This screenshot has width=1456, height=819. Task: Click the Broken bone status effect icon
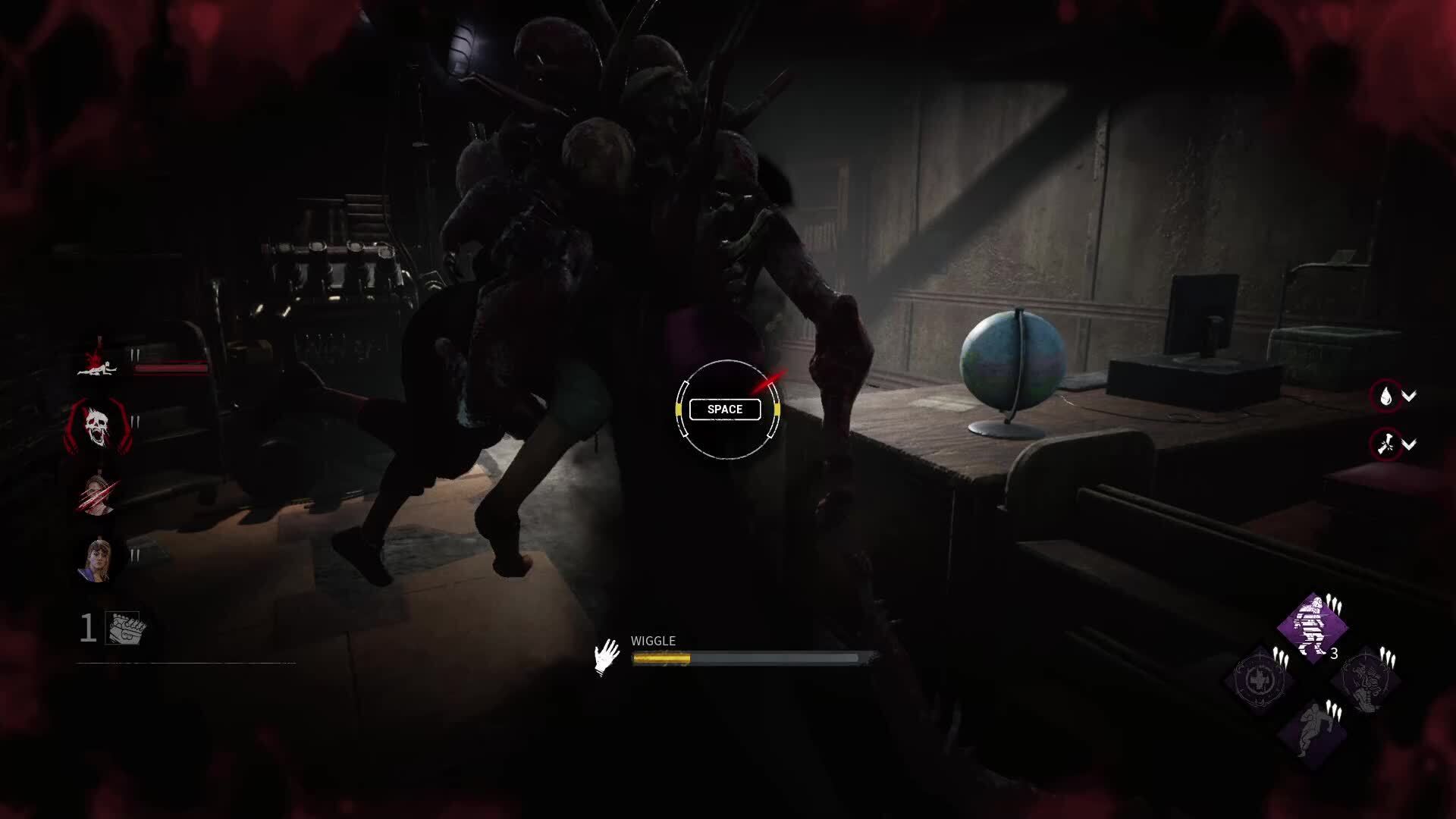pos(1386,444)
